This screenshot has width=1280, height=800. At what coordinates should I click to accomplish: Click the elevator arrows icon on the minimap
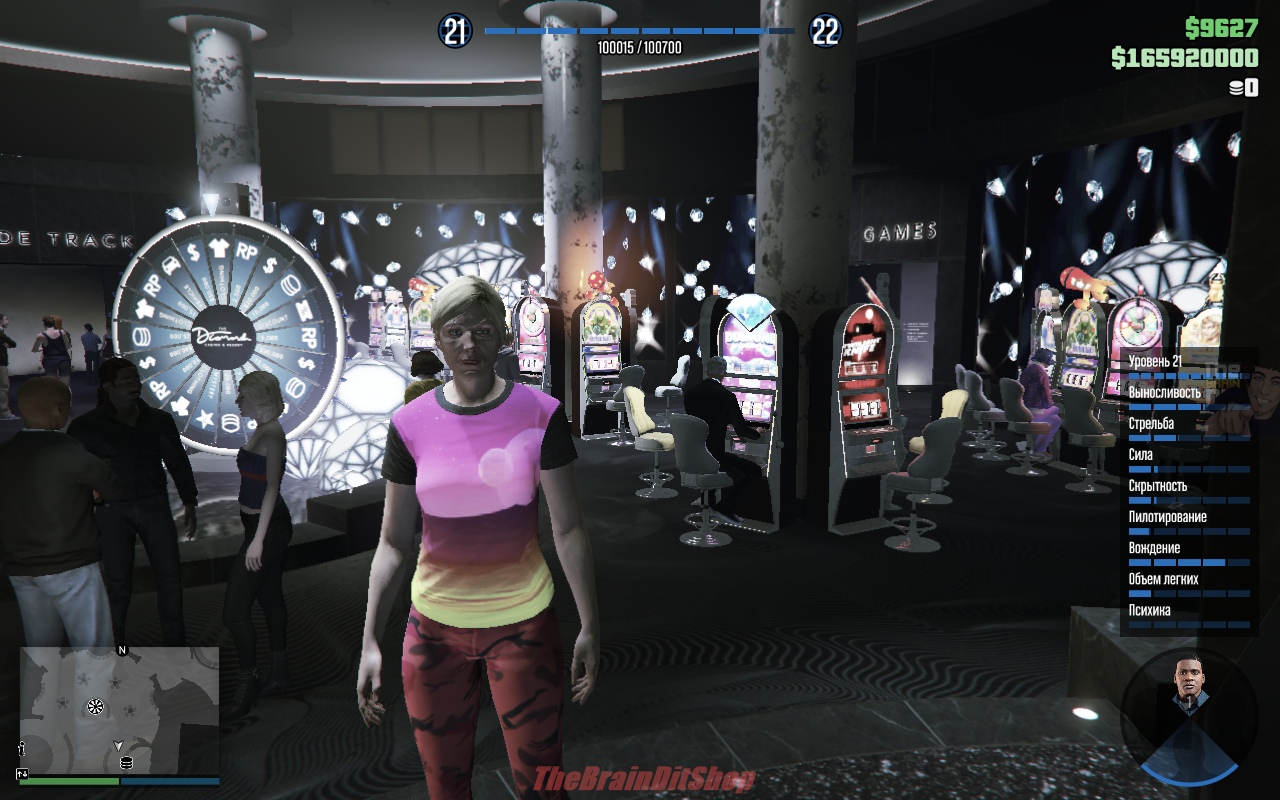(x=22, y=773)
